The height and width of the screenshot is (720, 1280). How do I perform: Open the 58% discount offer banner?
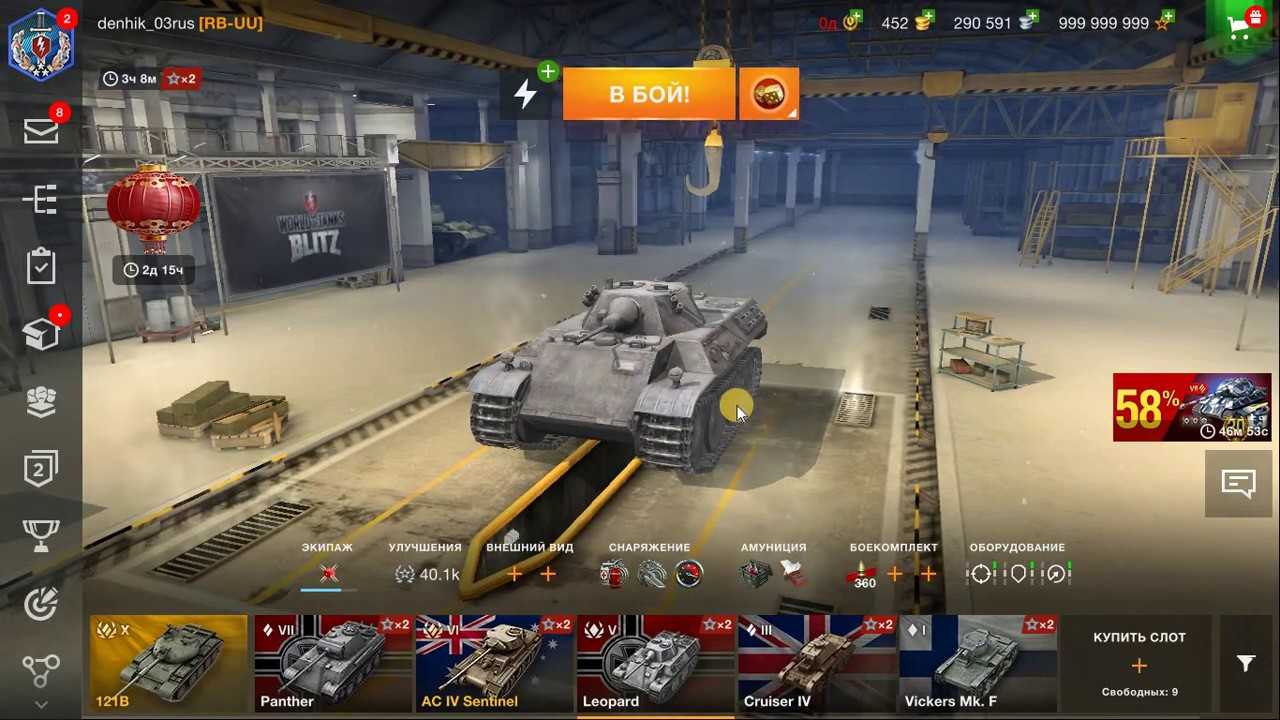coord(1192,407)
